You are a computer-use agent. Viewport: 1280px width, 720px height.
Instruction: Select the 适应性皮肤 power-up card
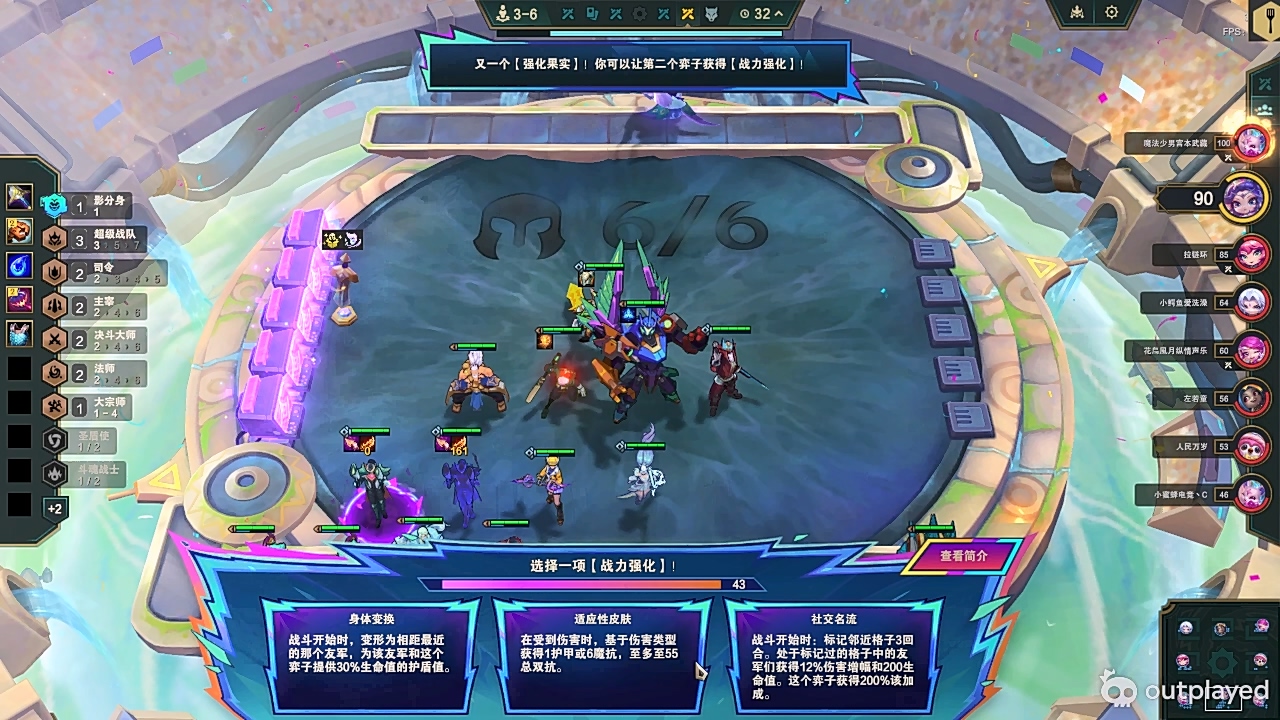tap(601, 653)
